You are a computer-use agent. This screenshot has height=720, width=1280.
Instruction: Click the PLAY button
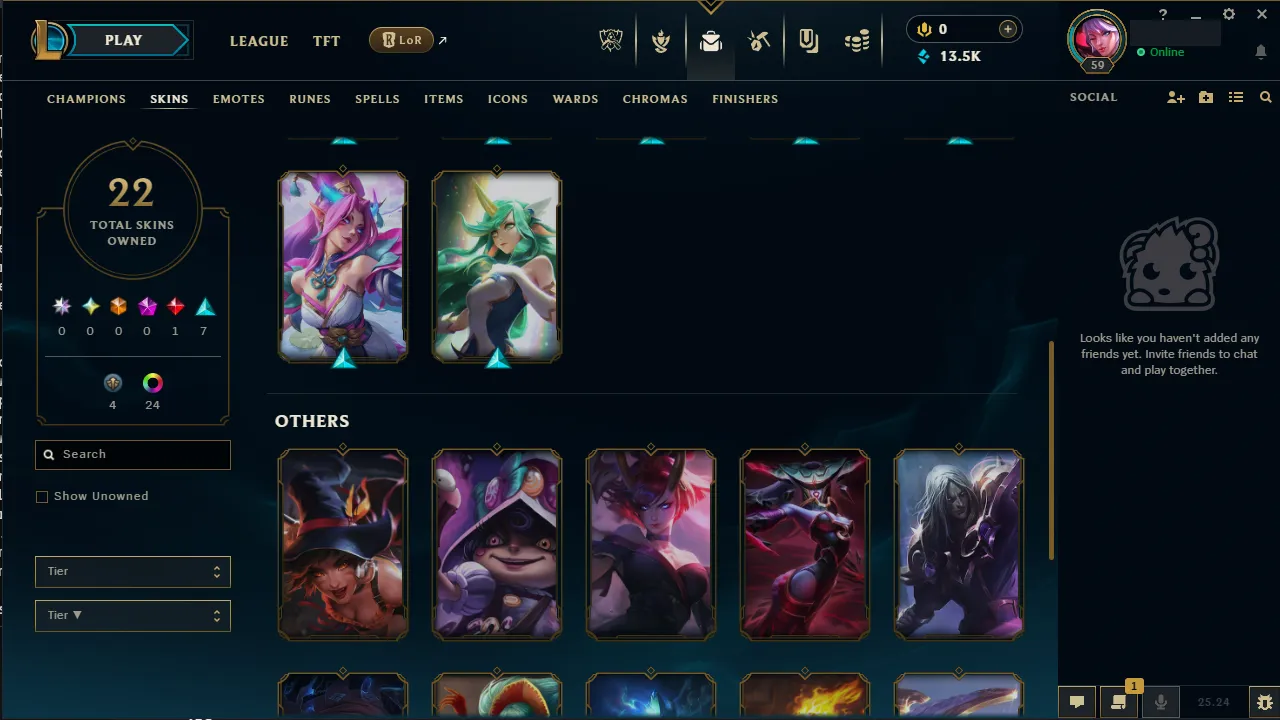click(123, 40)
